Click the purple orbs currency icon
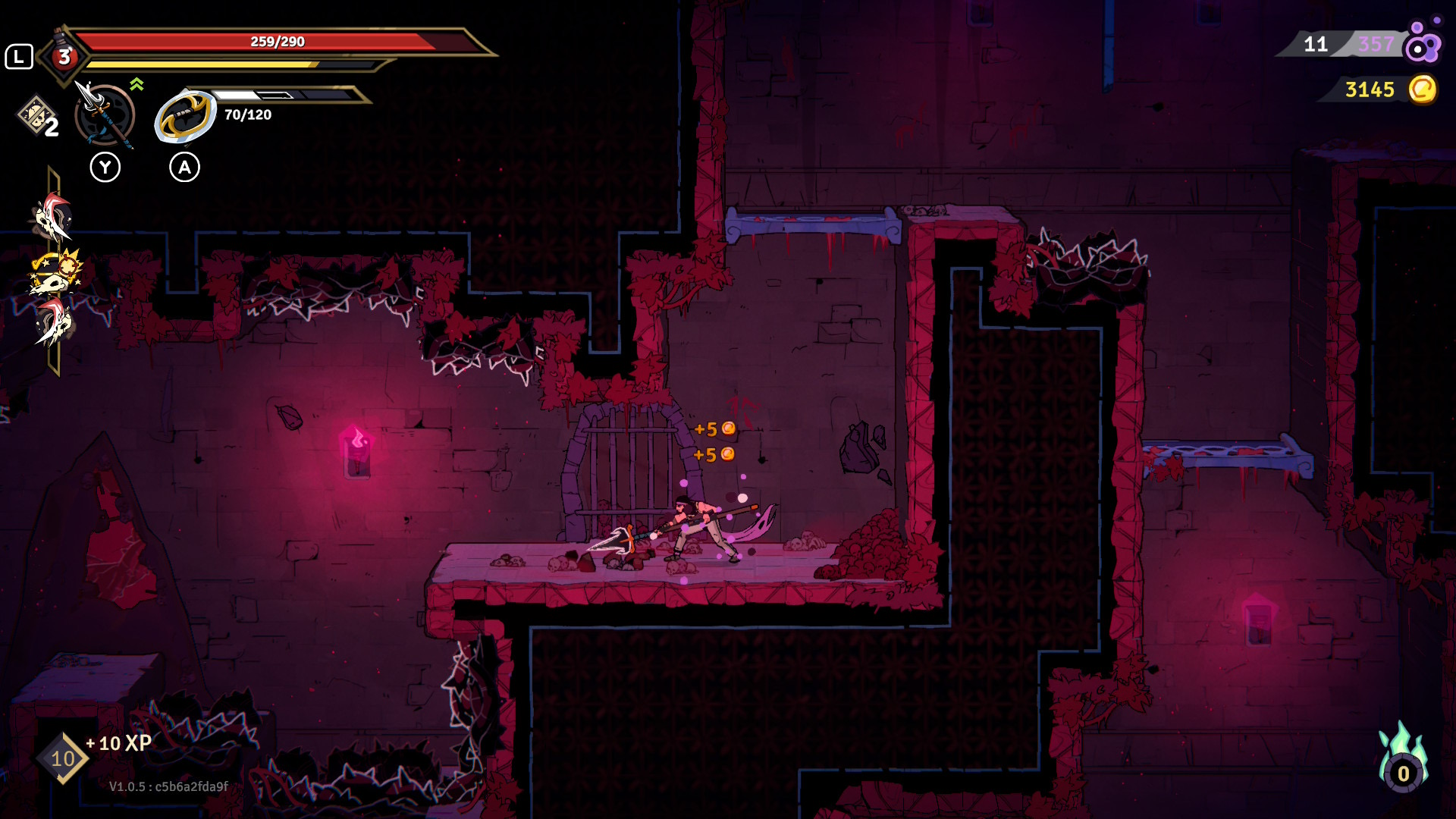 coord(1422,43)
